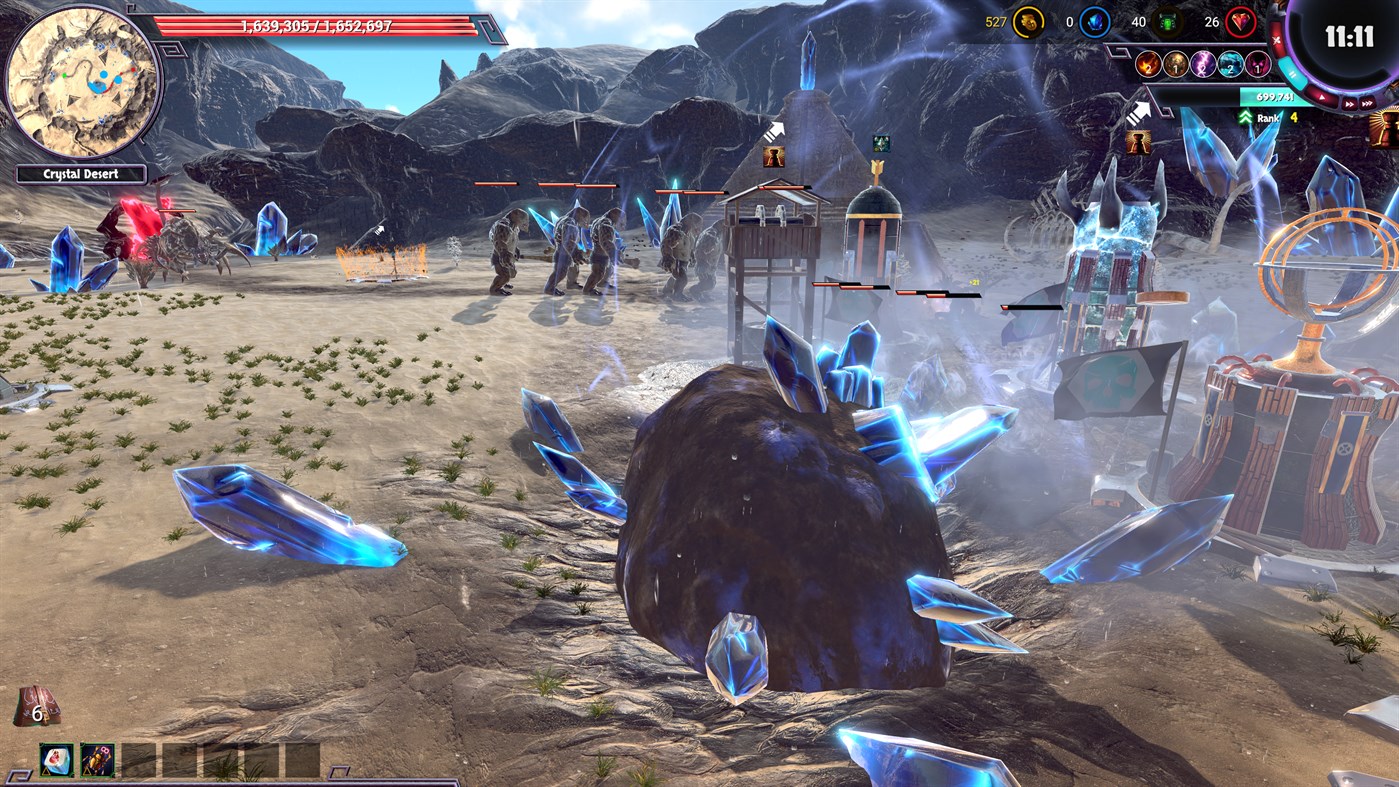
Task: Select the beetle item in the hotbar
Action: [97, 760]
